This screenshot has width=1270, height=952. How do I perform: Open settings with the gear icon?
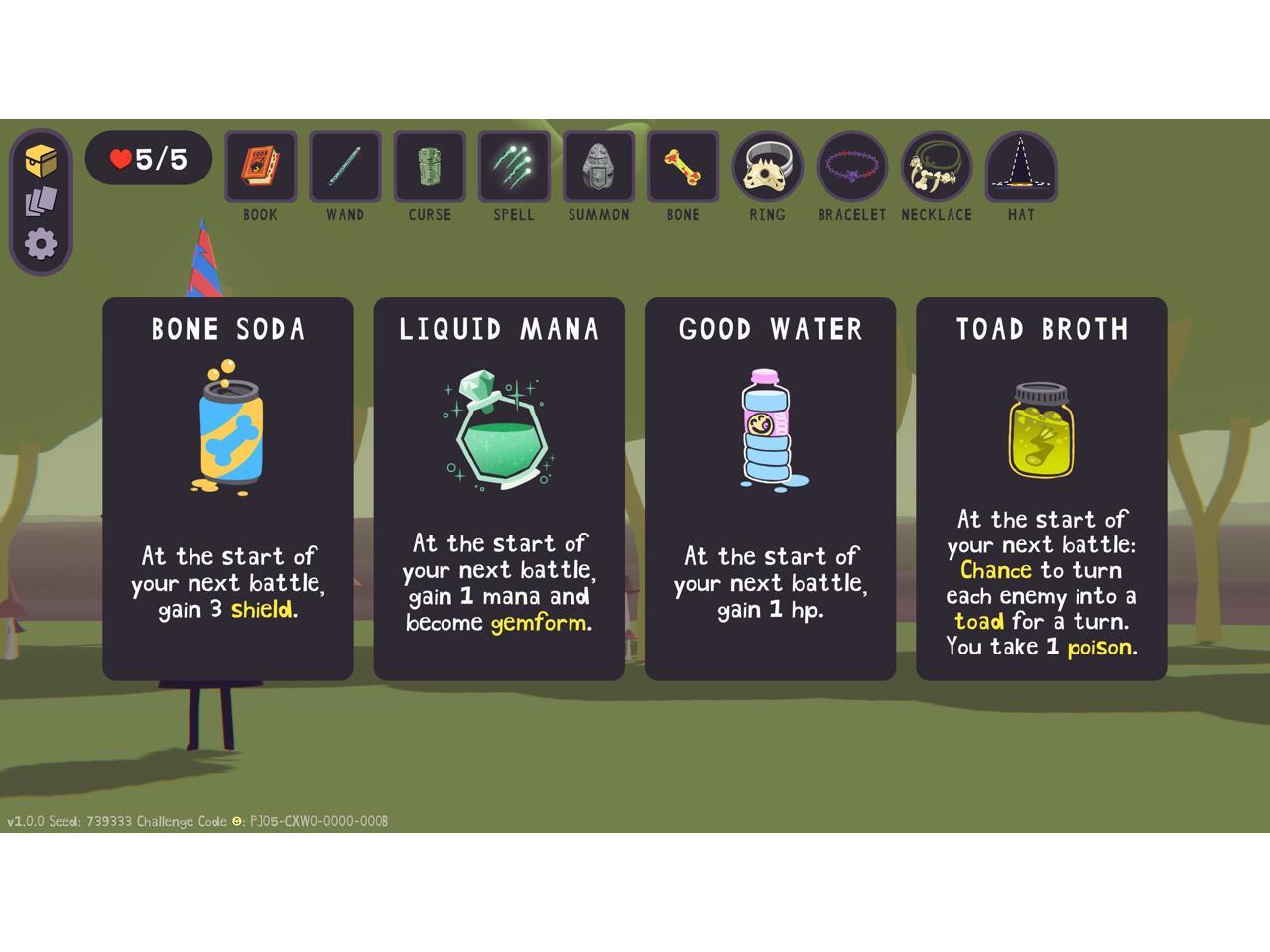[x=41, y=244]
